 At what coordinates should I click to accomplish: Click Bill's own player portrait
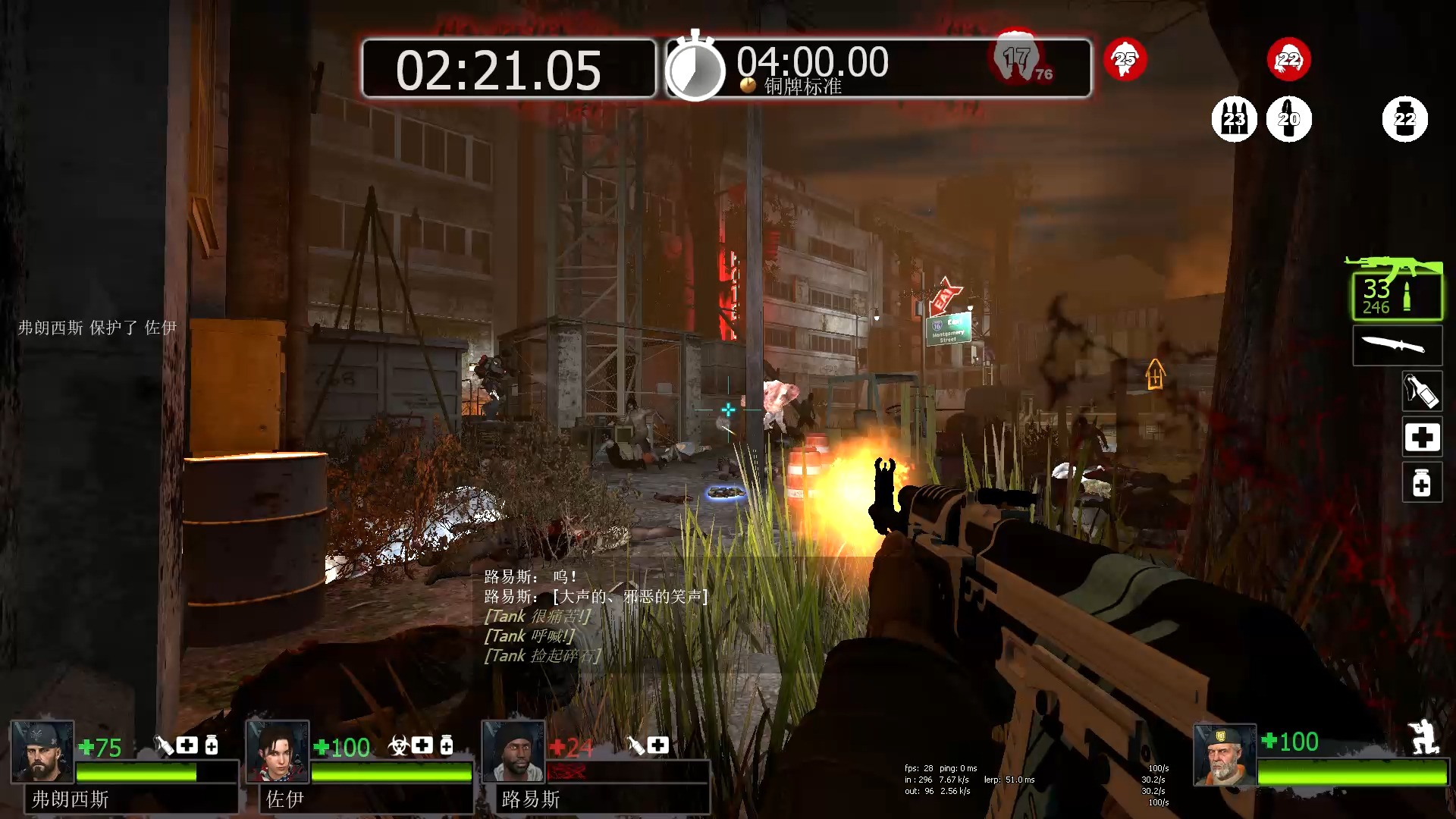1224,755
